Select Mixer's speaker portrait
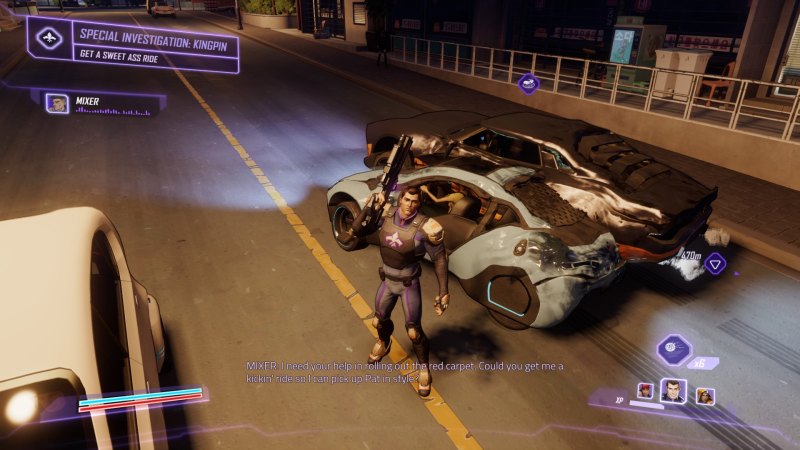Viewport: 800px width, 450px height. 58,102
